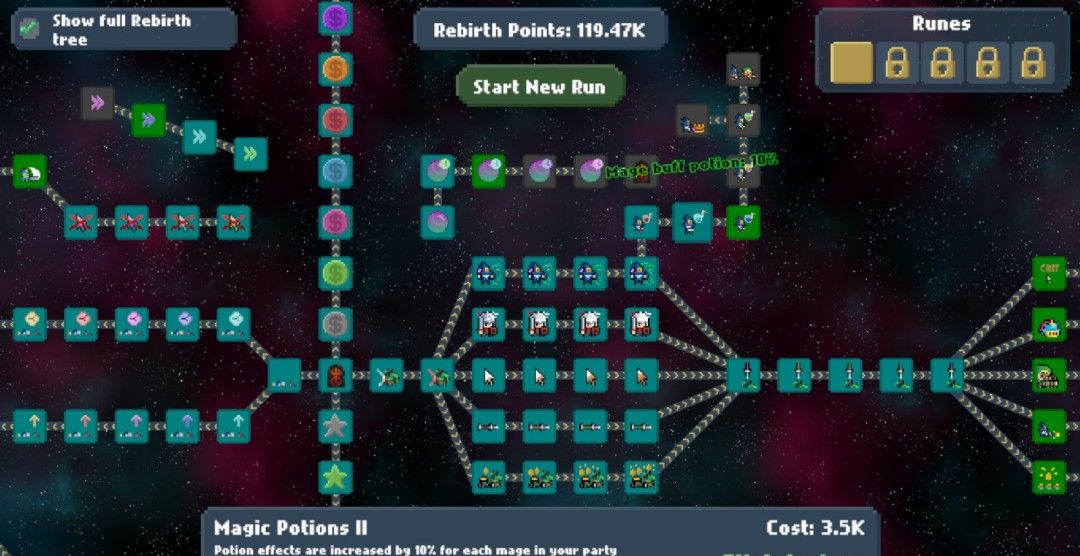Select the green mage potion node
The image size is (1080, 556).
[x=743, y=222]
